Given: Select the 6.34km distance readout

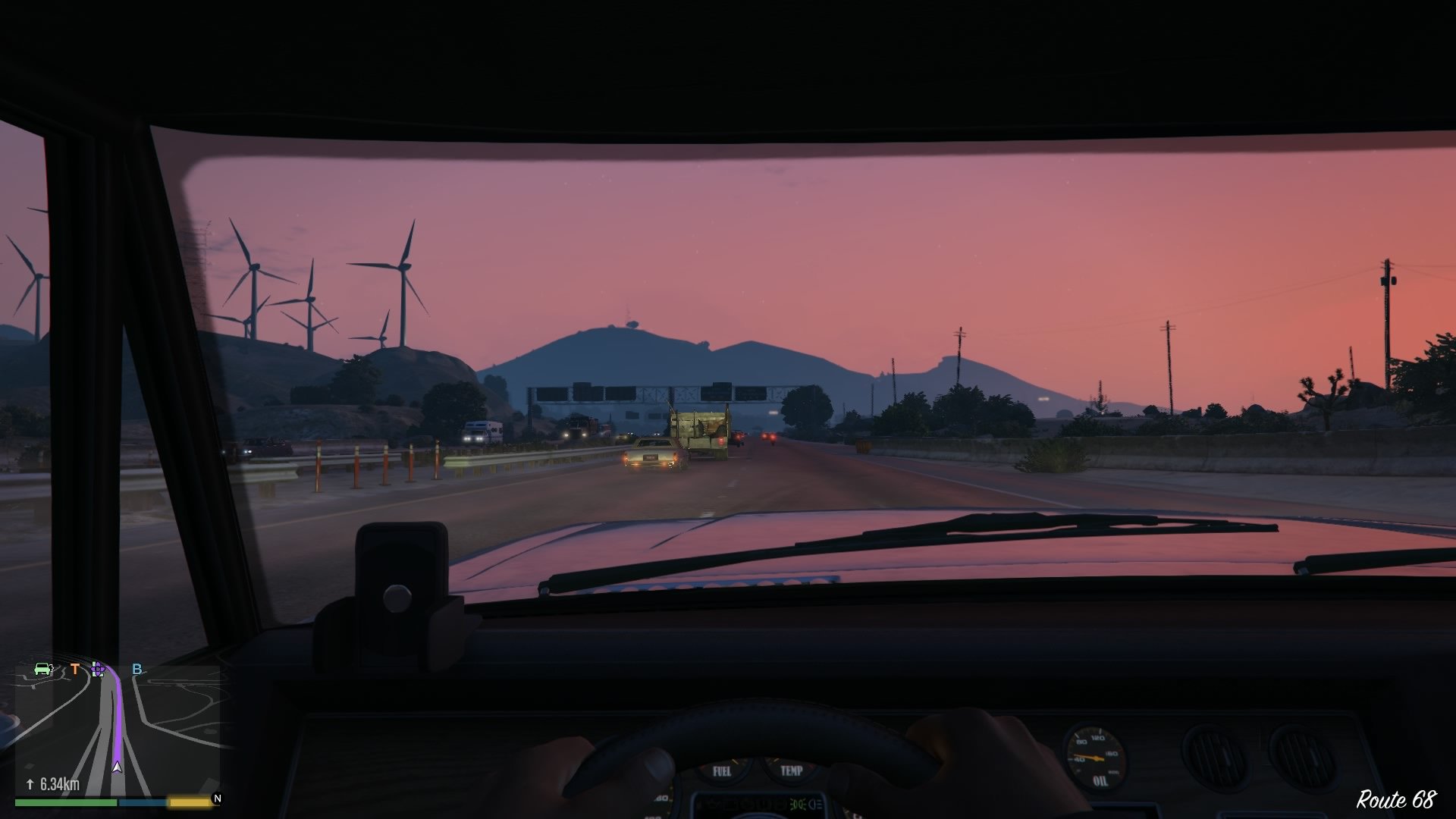Looking at the screenshot, I should [x=58, y=783].
